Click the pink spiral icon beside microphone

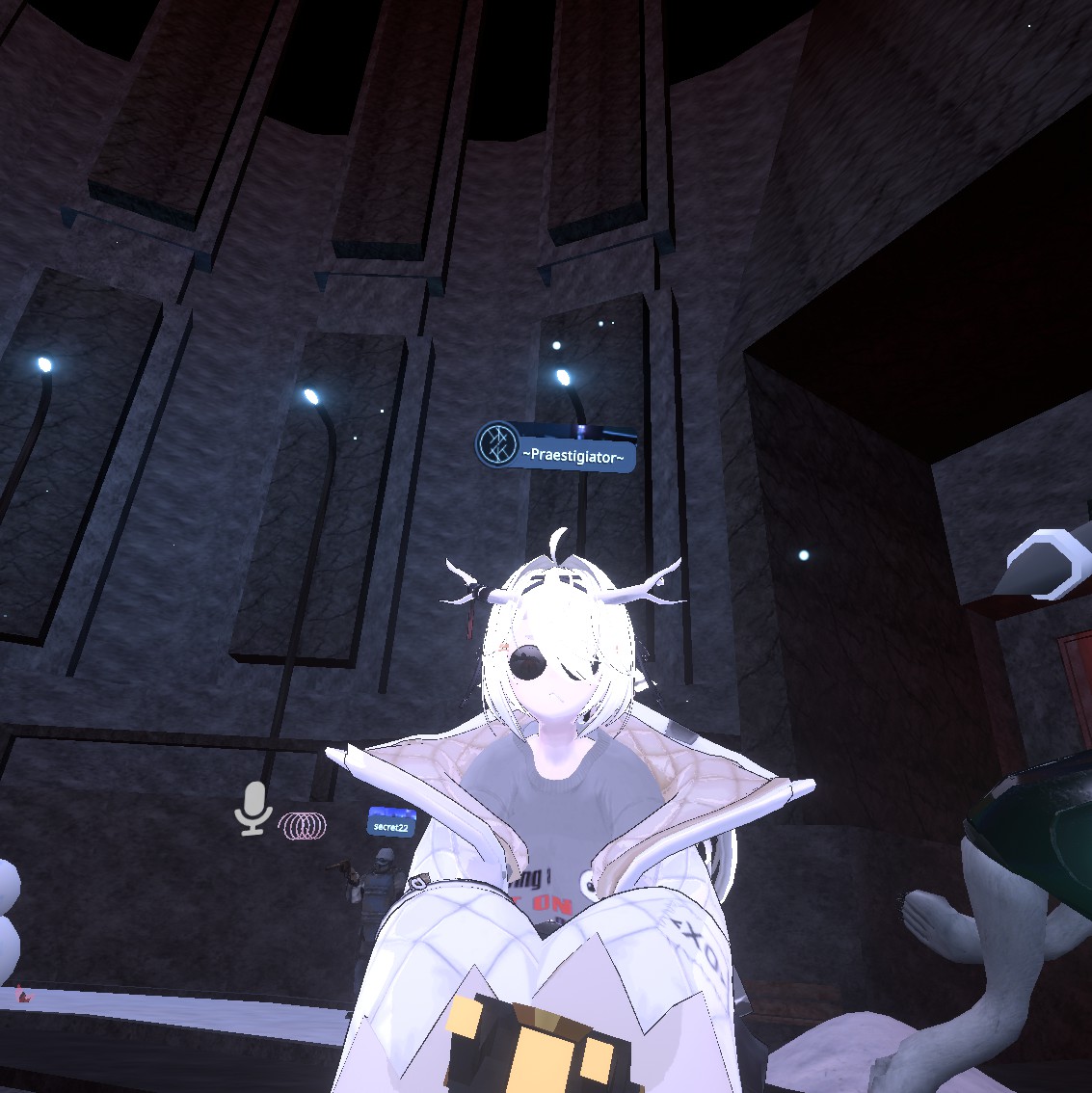[x=303, y=825]
